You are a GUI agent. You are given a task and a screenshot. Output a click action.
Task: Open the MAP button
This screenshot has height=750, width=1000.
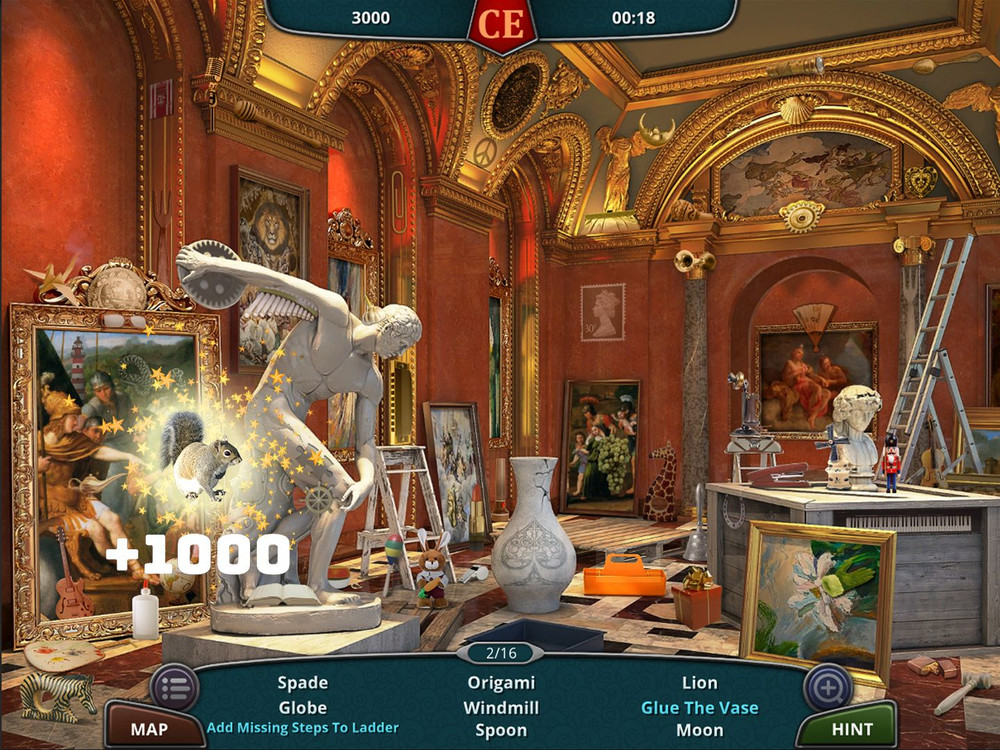tap(149, 728)
